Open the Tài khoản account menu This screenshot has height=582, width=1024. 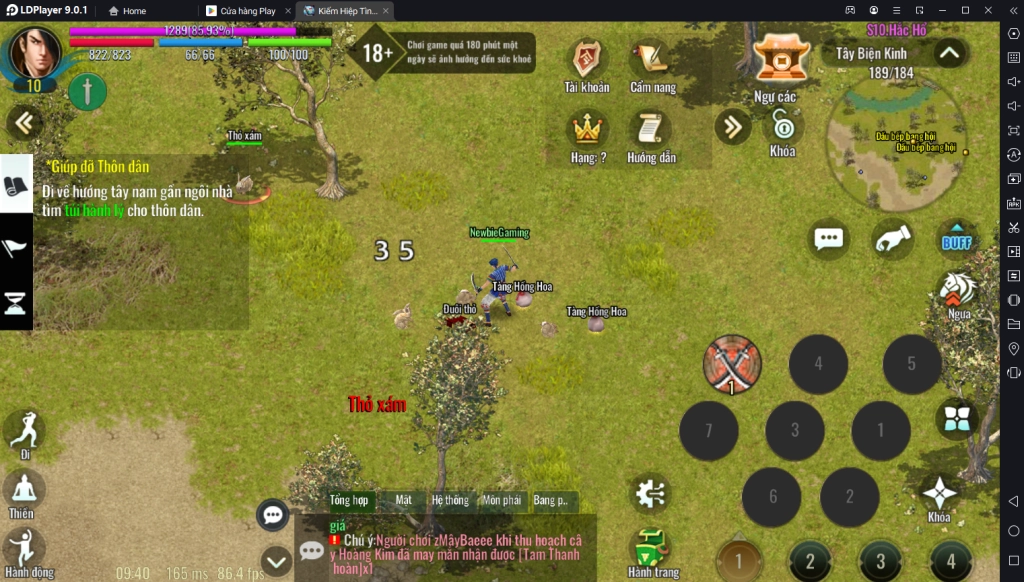pyautogui.click(x=586, y=61)
